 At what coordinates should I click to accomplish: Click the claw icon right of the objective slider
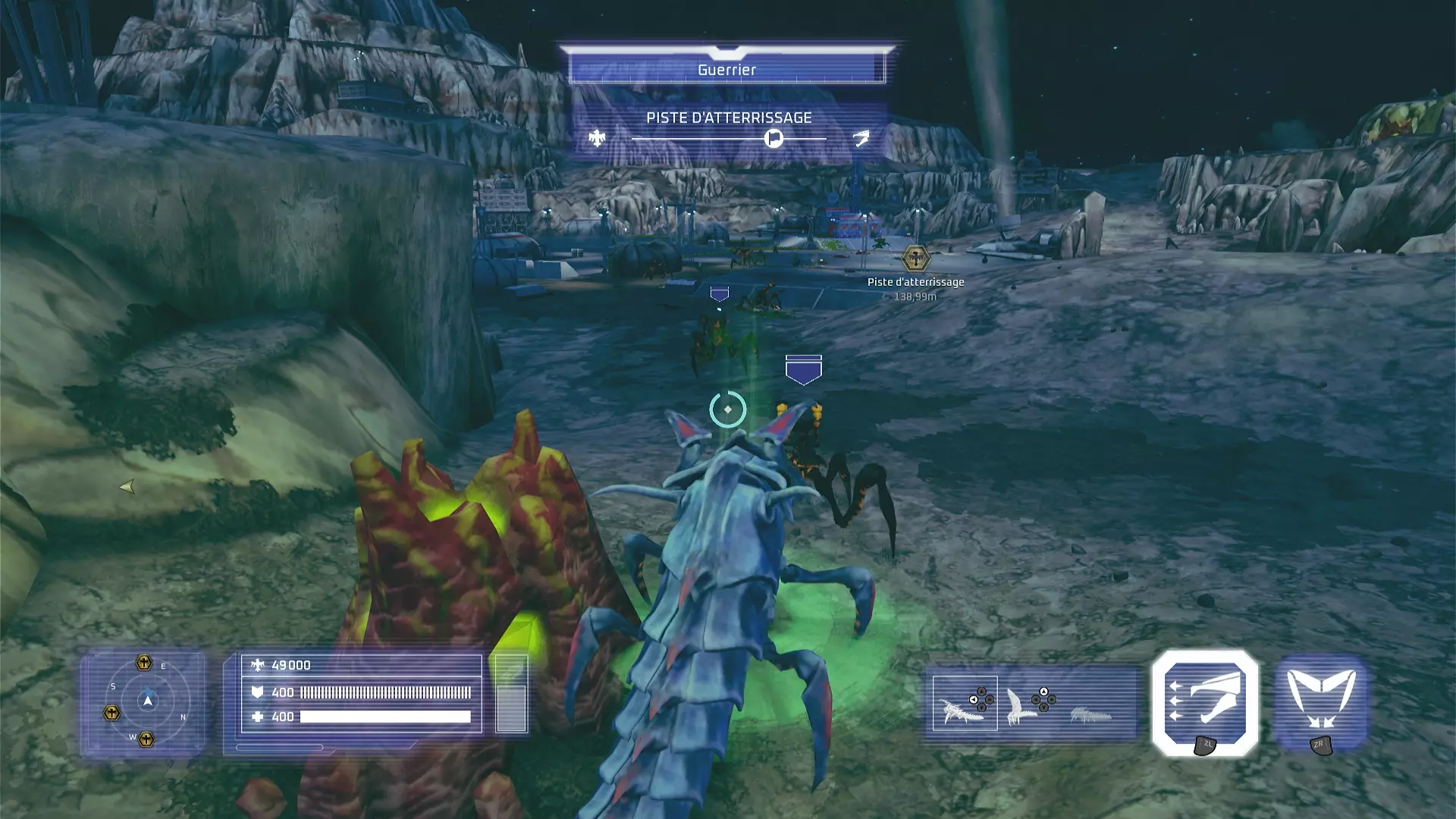861,139
